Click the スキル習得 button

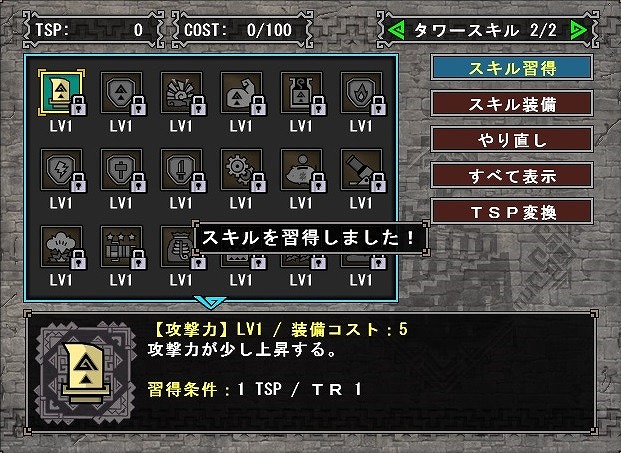(x=512, y=68)
